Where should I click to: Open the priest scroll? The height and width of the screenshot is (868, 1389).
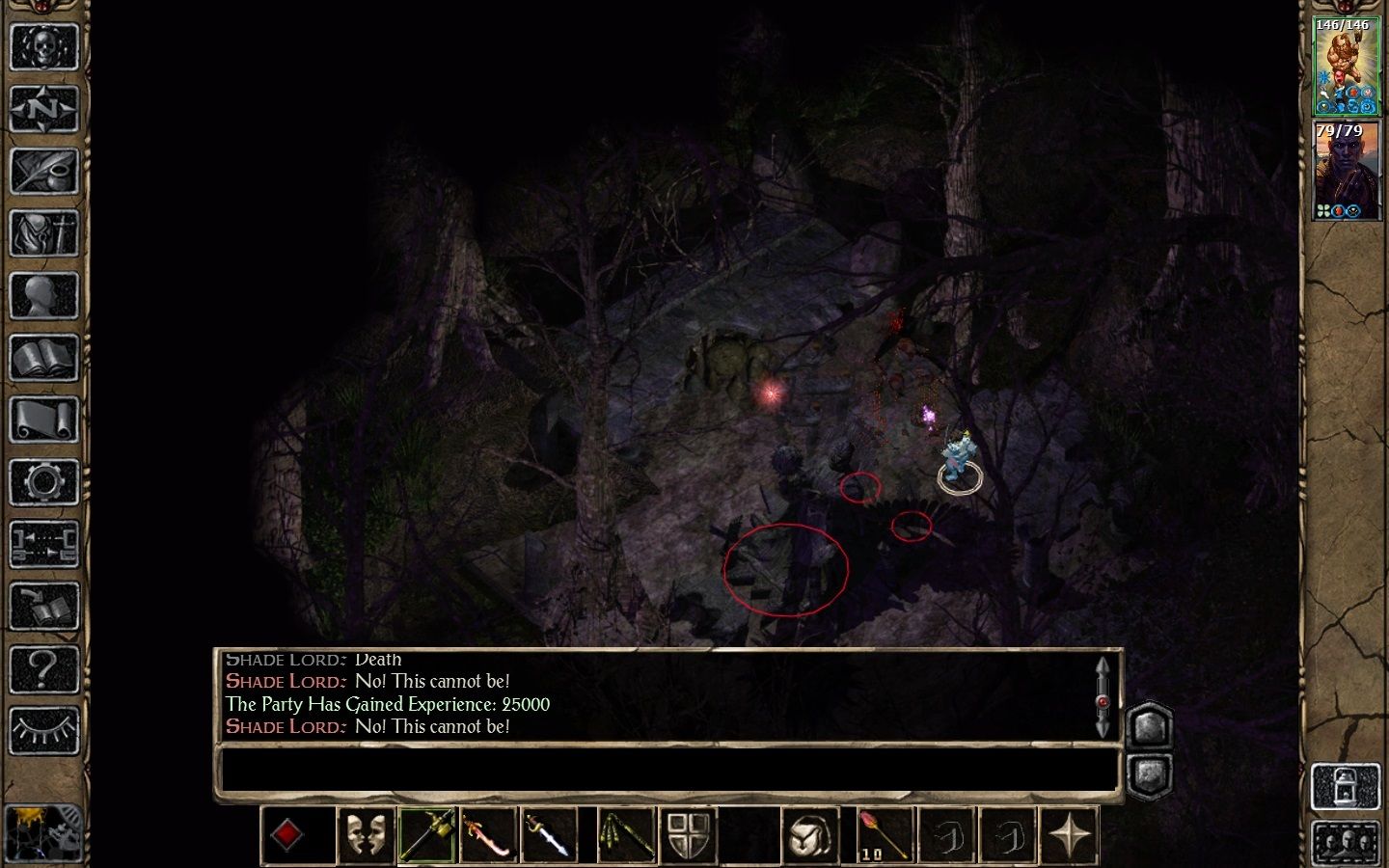pos(43,421)
